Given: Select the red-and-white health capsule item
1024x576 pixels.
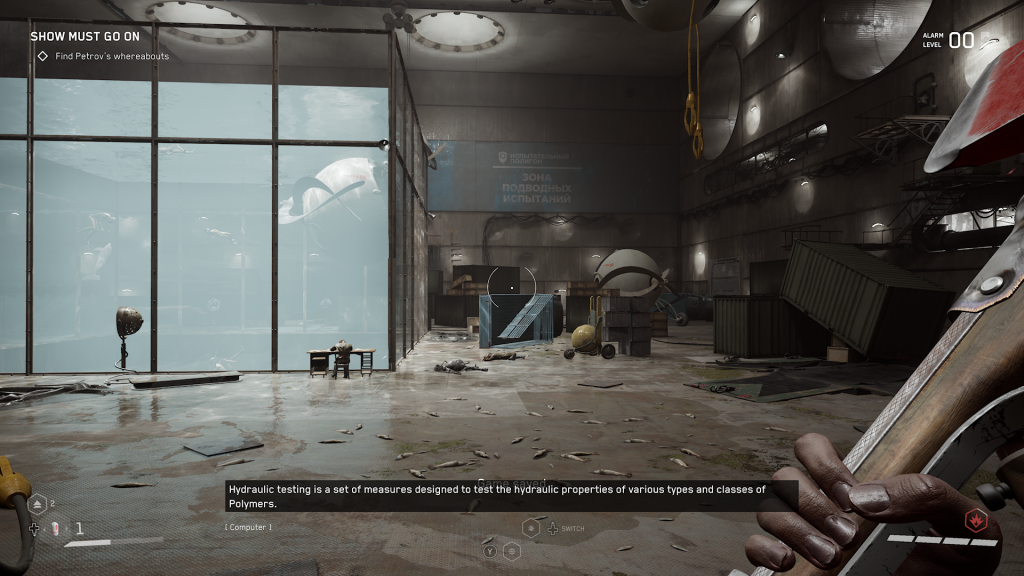Looking at the screenshot, I should 57,528.
